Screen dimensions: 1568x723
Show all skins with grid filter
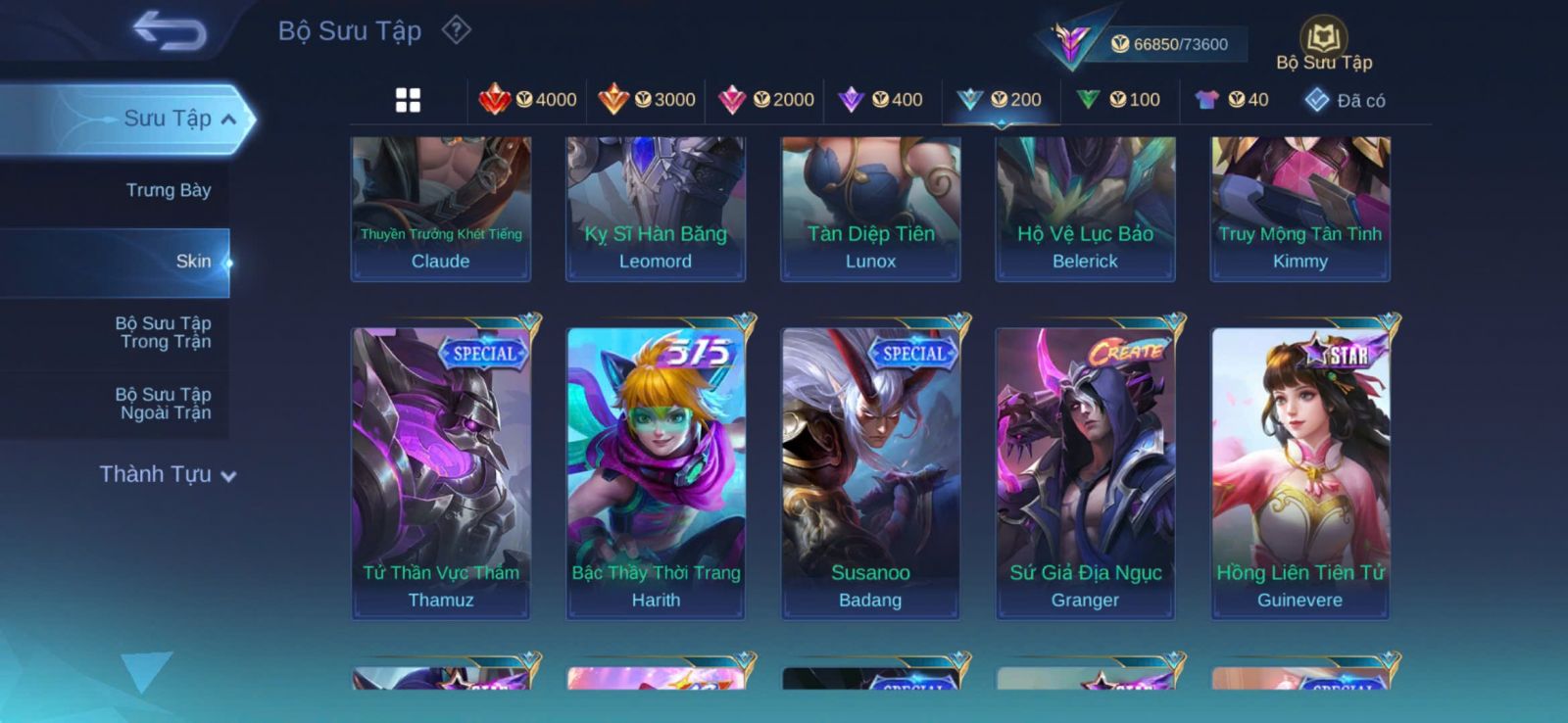[x=408, y=100]
